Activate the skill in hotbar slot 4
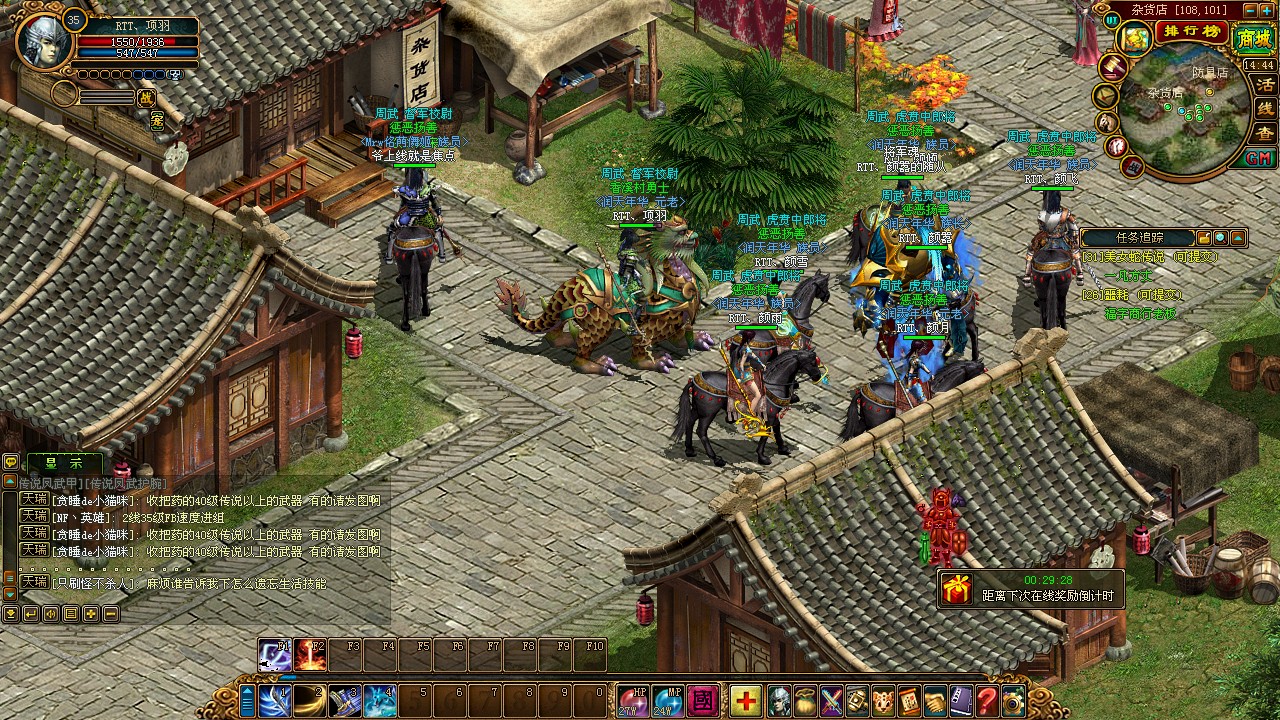 (x=379, y=701)
